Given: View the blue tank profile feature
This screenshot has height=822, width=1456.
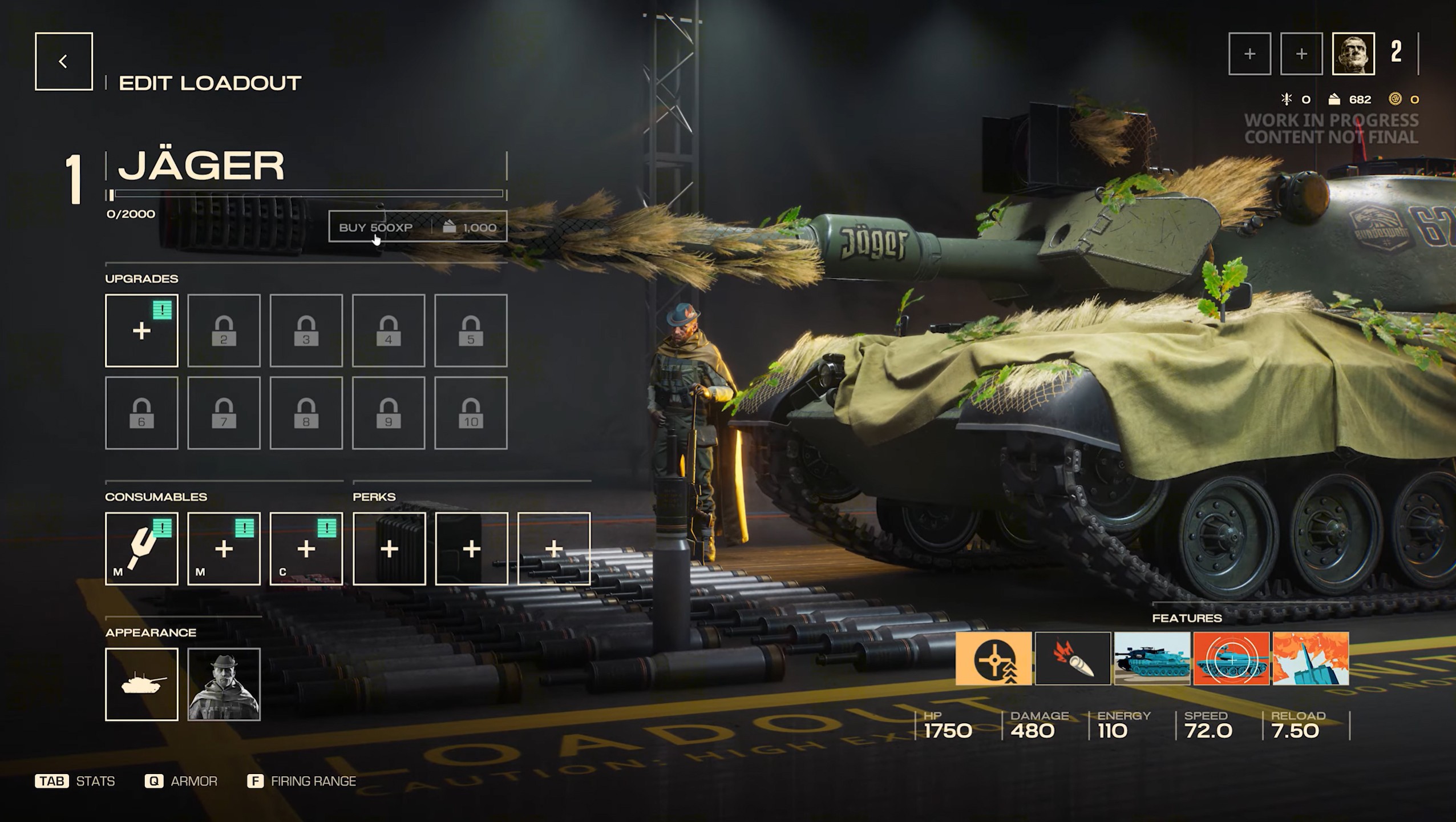Looking at the screenshot, I should (x=1152, y=658).
